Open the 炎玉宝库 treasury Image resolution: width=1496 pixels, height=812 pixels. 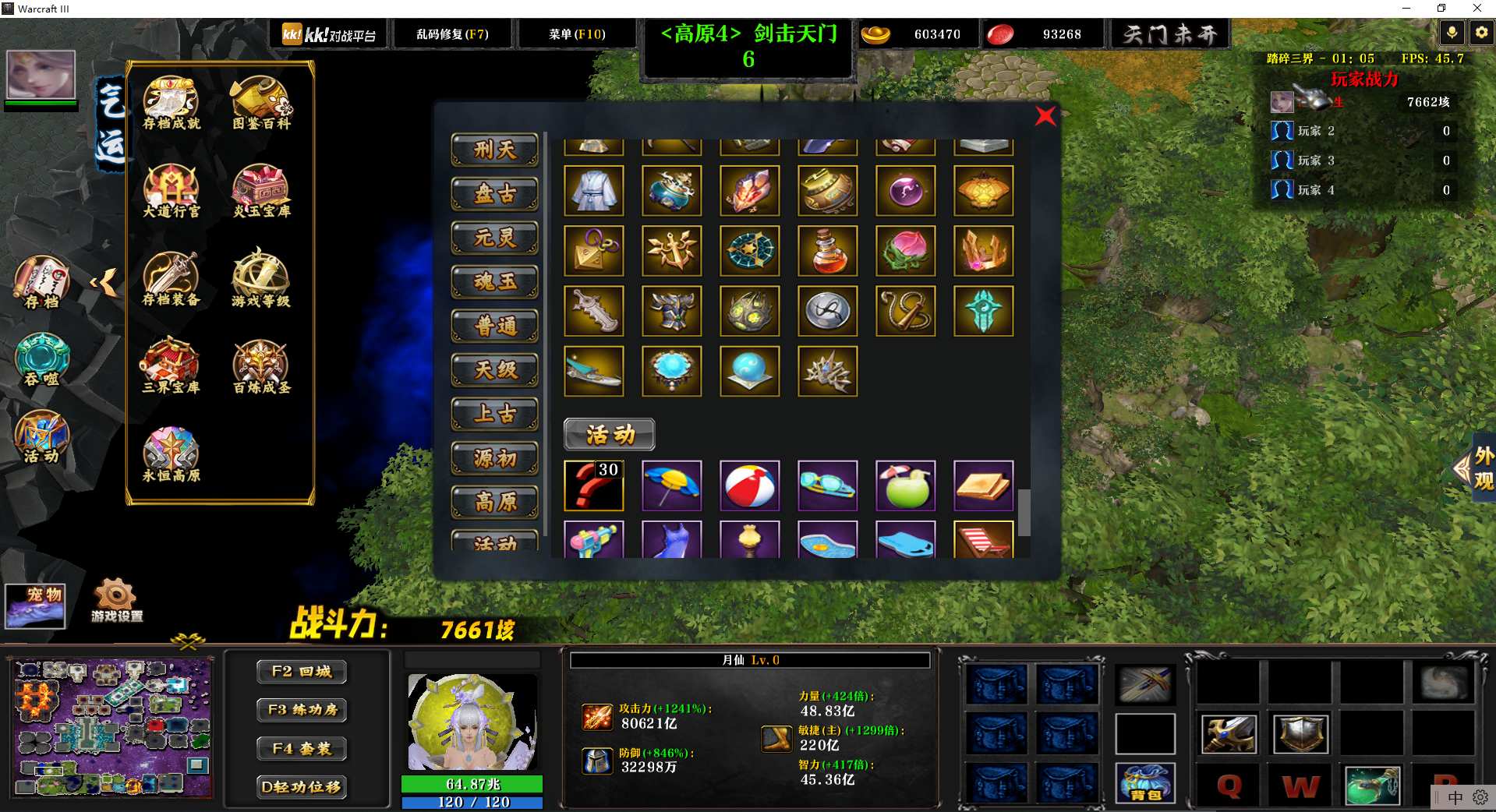[261, 191]
